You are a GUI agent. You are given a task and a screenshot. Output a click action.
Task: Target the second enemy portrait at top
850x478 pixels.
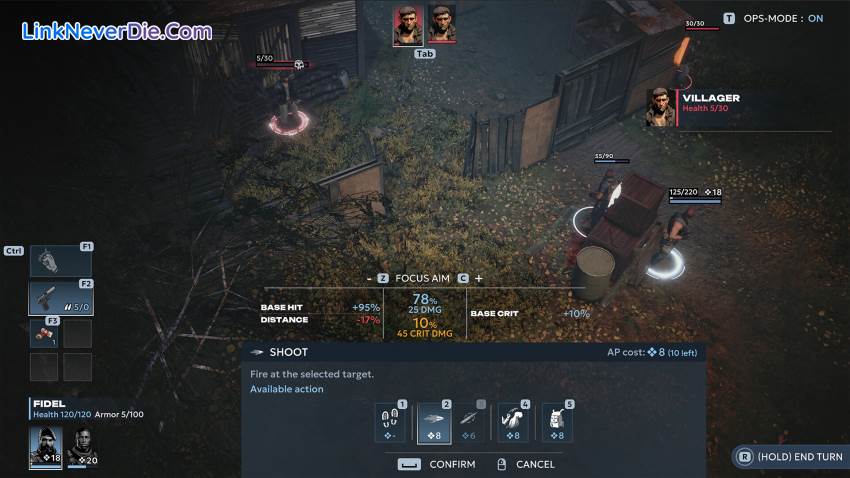[x=441, y=25]
